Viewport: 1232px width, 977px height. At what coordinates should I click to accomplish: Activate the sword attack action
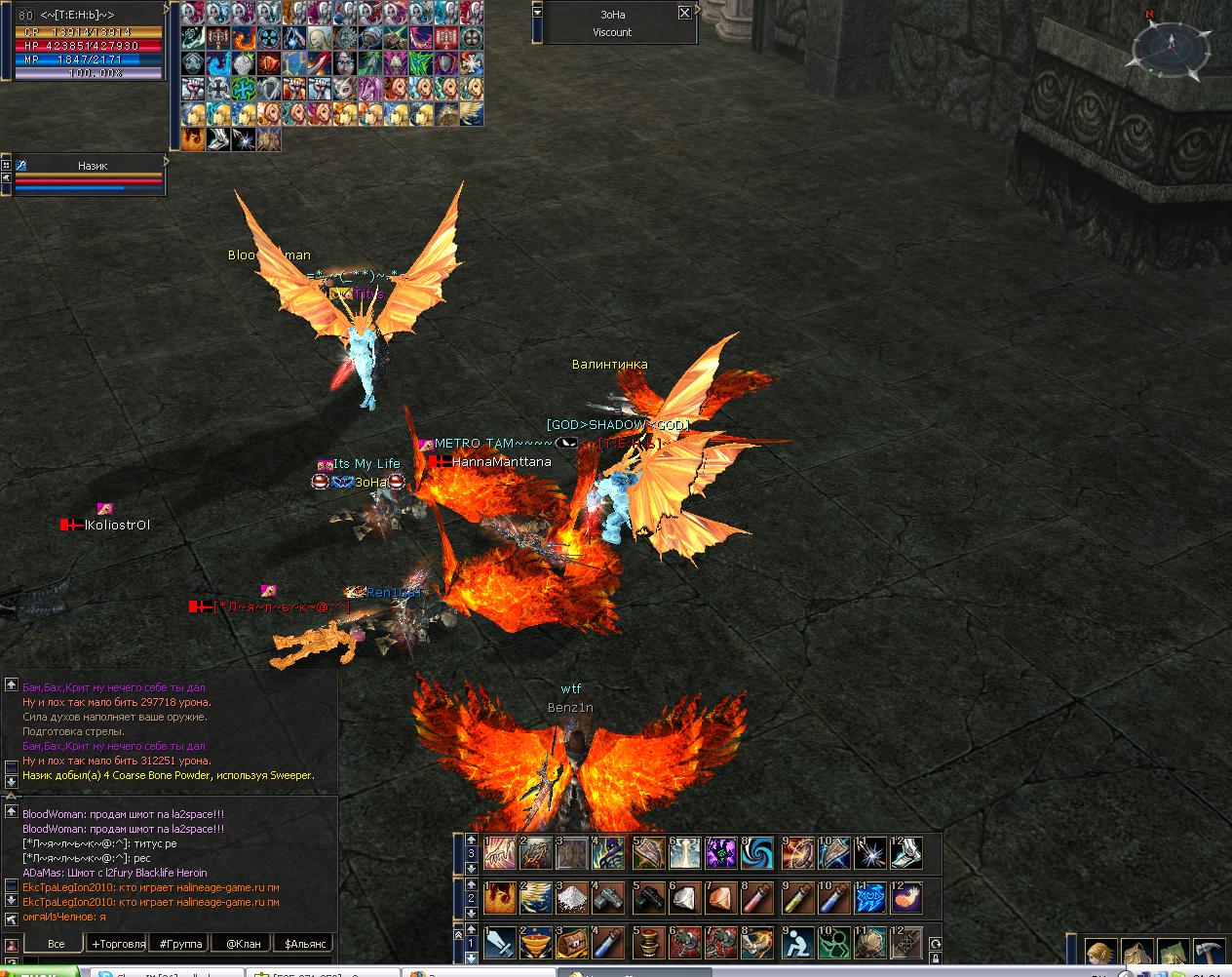coord(500,943)
